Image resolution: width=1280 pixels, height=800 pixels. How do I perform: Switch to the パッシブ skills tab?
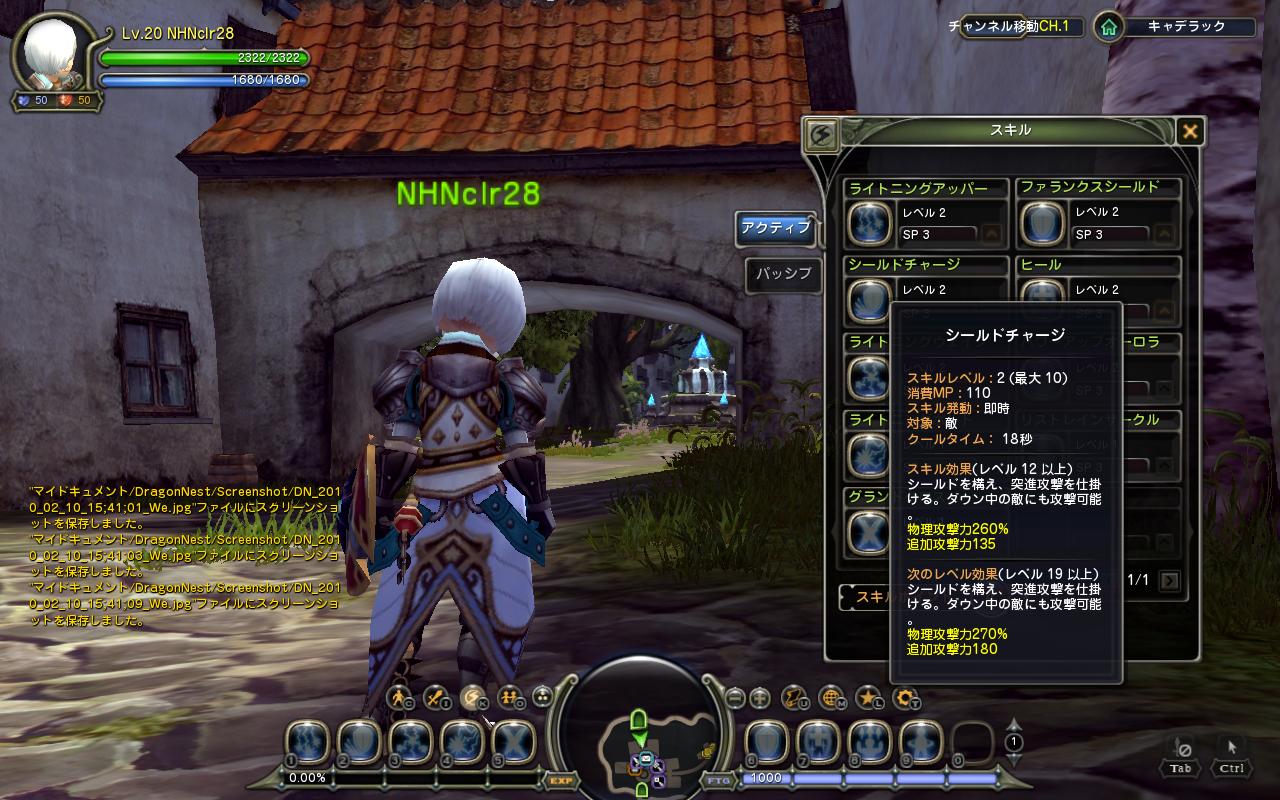pos(783,274)
